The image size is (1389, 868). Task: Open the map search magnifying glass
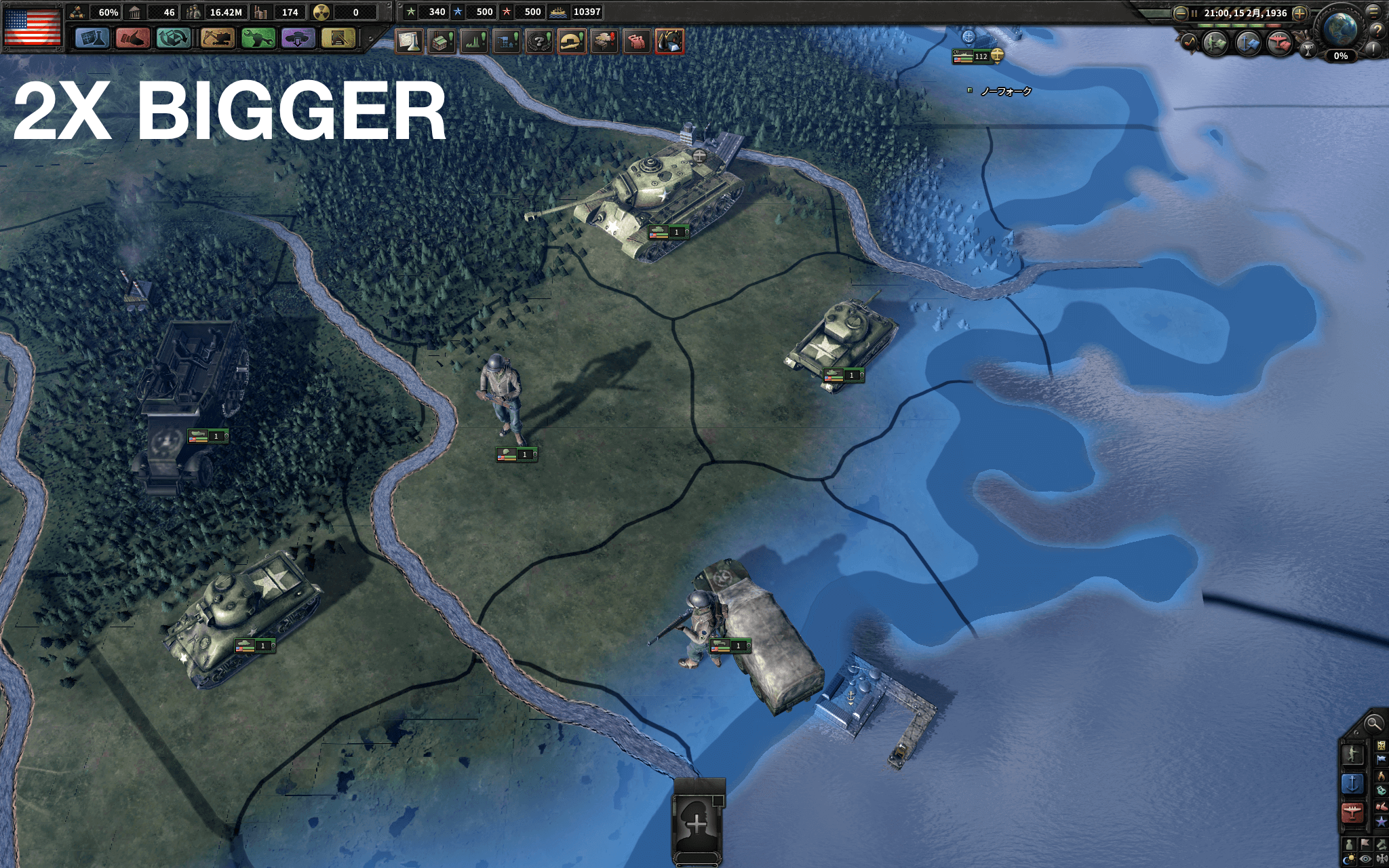click(1373, 724)
